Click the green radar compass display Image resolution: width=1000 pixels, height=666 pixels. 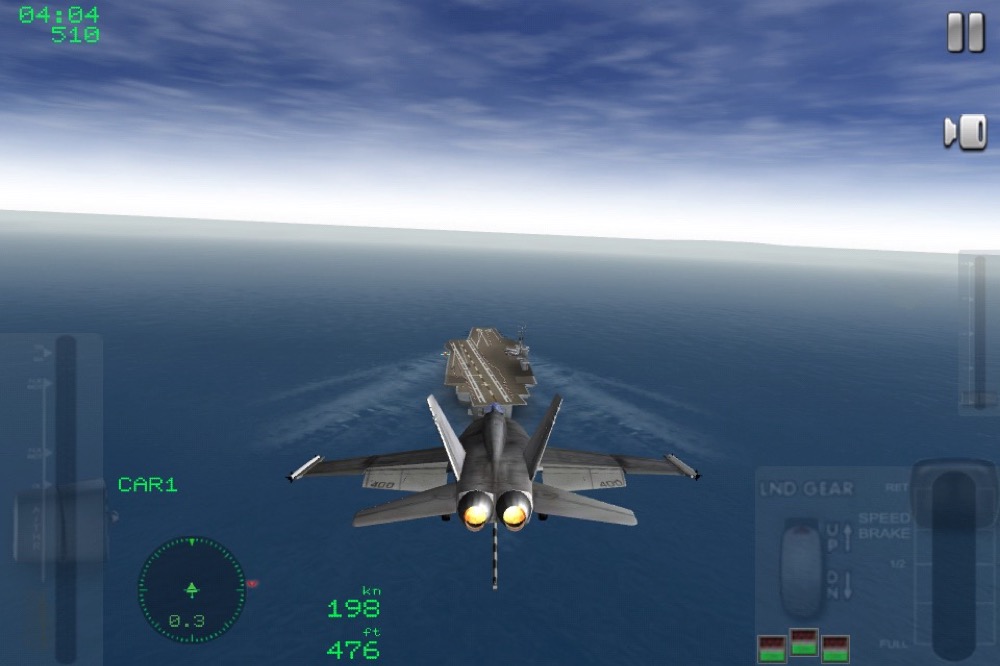point(191,590)
